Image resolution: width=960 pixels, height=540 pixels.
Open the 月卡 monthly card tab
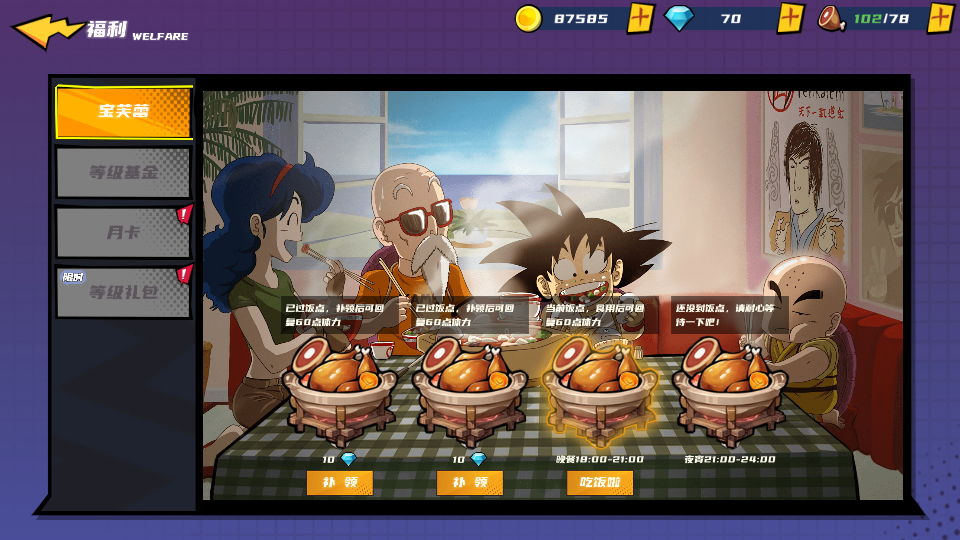point(123,232)
